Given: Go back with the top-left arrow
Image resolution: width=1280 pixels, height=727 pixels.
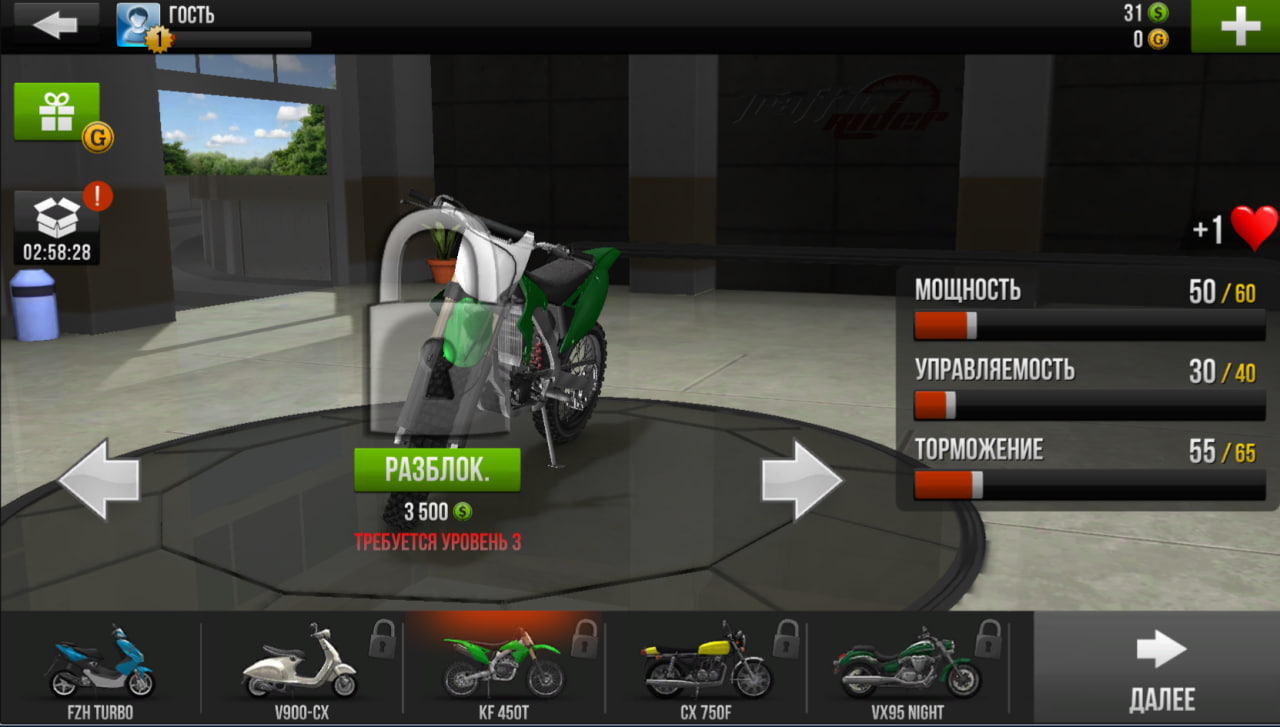Looking at the screenshot, I should point(55,24).
